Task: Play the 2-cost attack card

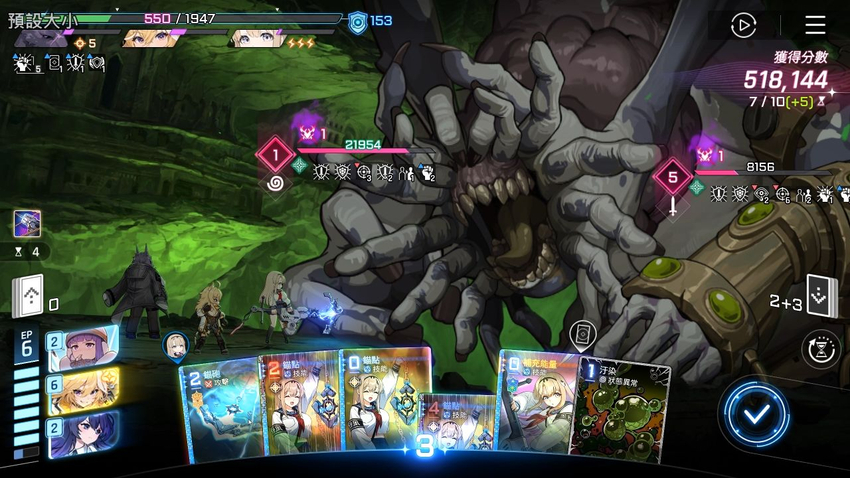Action: click(218, 410)
